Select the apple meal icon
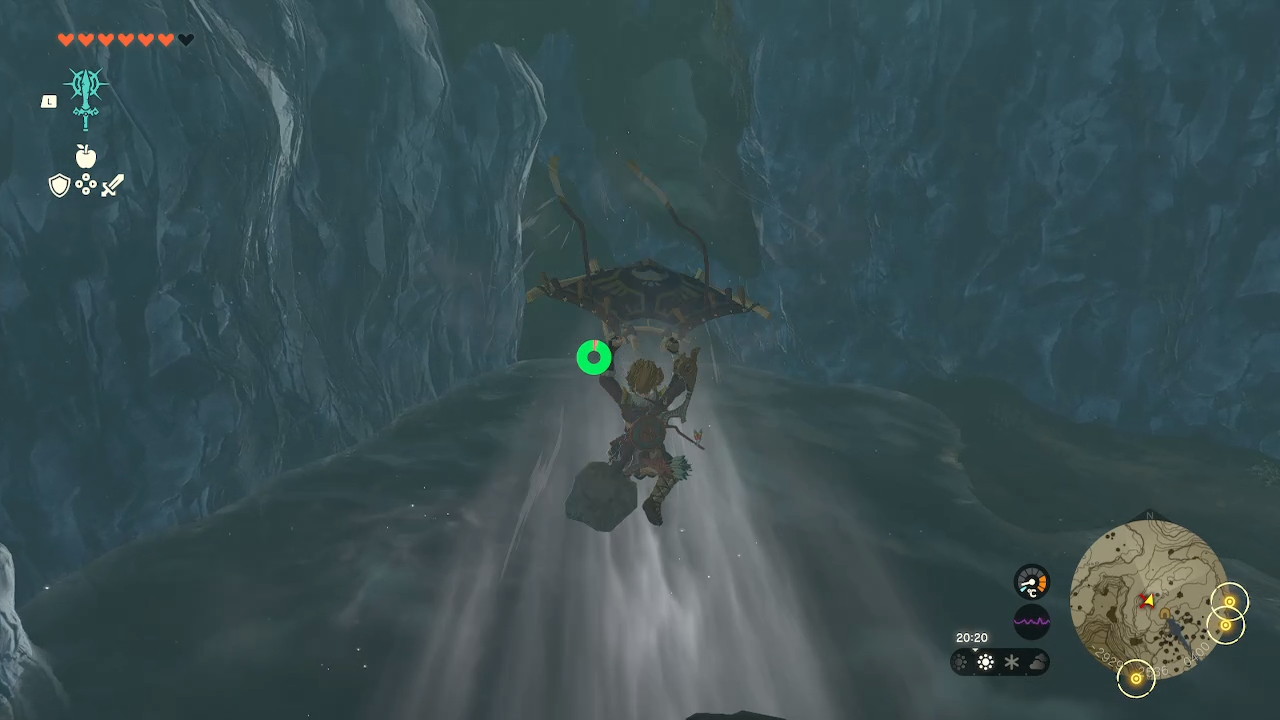Viewport: 1280px width, 720px height. click(x=86, y=157)
